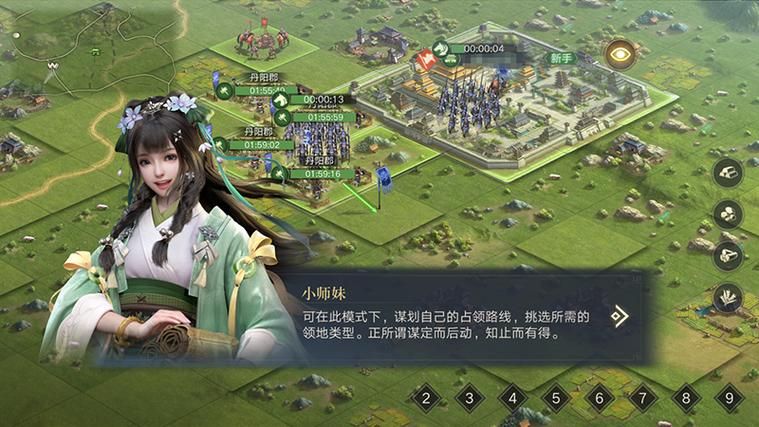Image resolution: width=759 pixels, height=427 pixels.
Task: Pick the number 5 diamond slot
Action: (556, 398)
